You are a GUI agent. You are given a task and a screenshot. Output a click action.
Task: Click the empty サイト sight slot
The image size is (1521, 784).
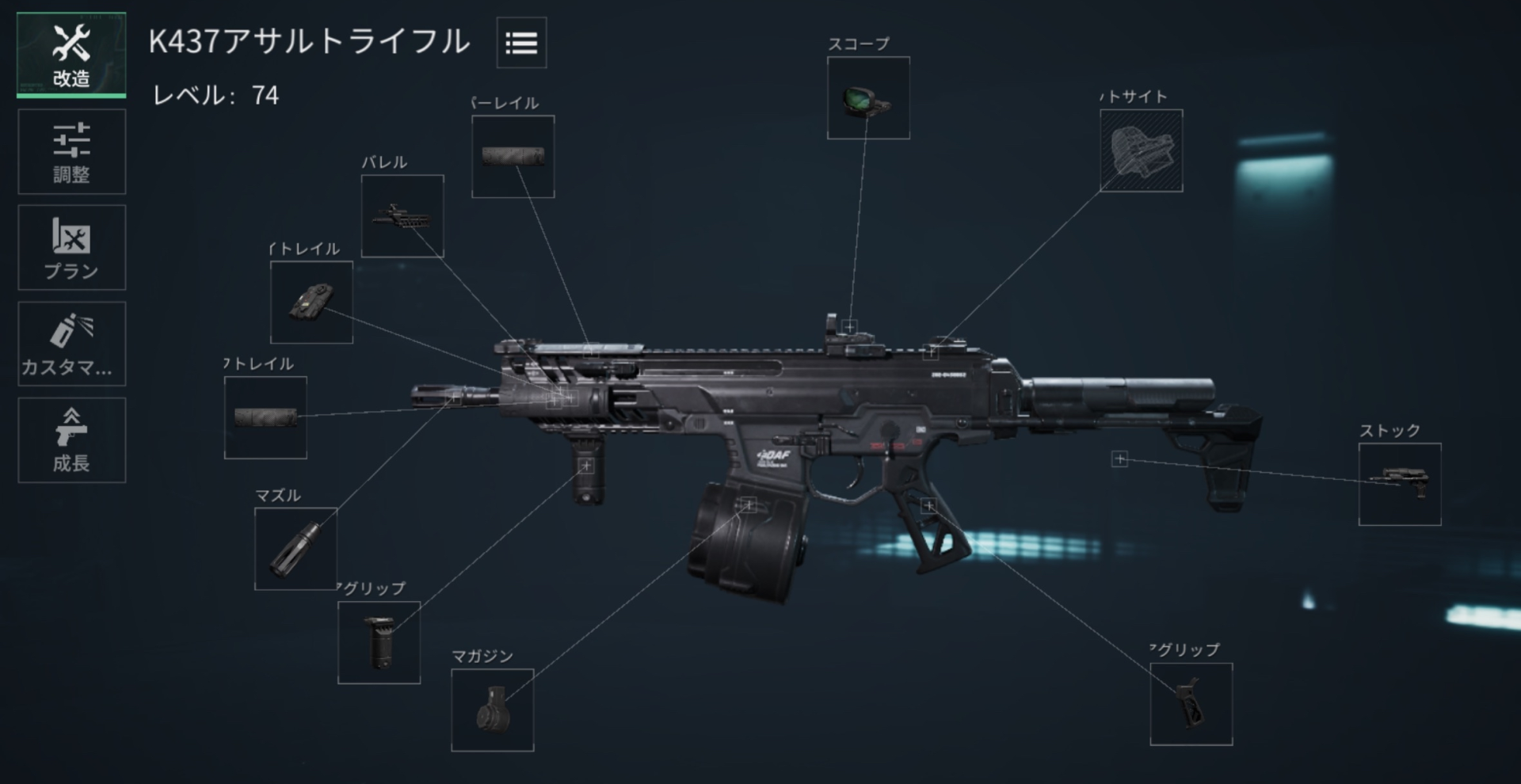1141,149
